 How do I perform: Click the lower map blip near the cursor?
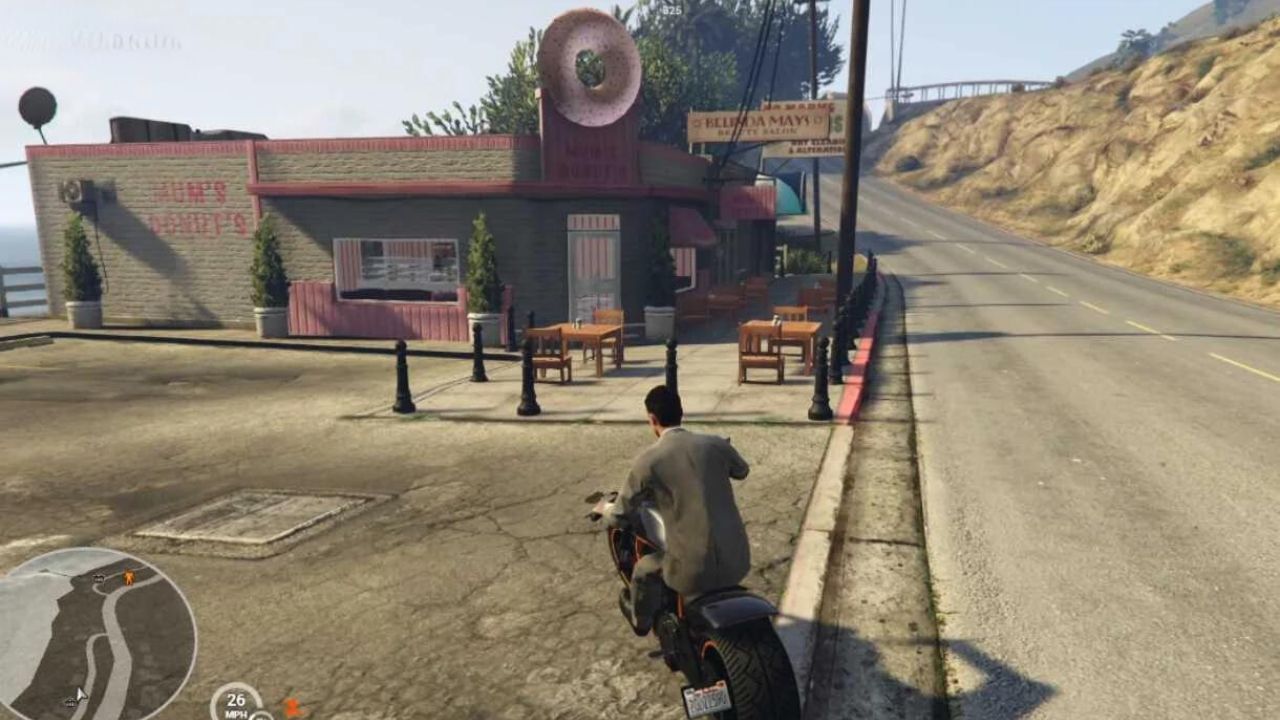point(70,703)
